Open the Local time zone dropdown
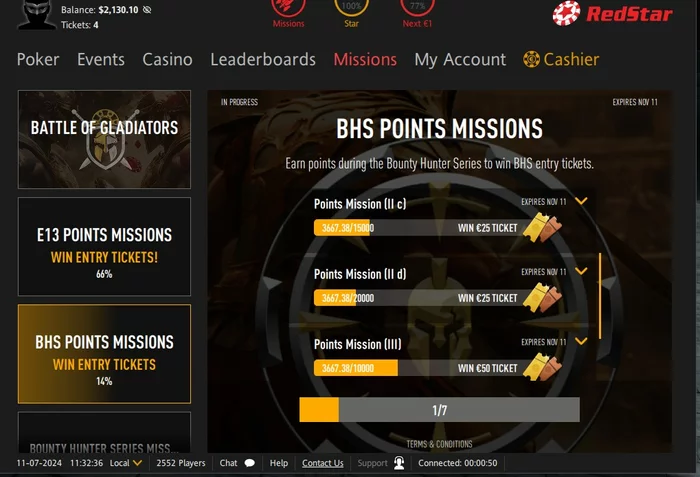This screenshot has width=700, height=477. [126, 463]
